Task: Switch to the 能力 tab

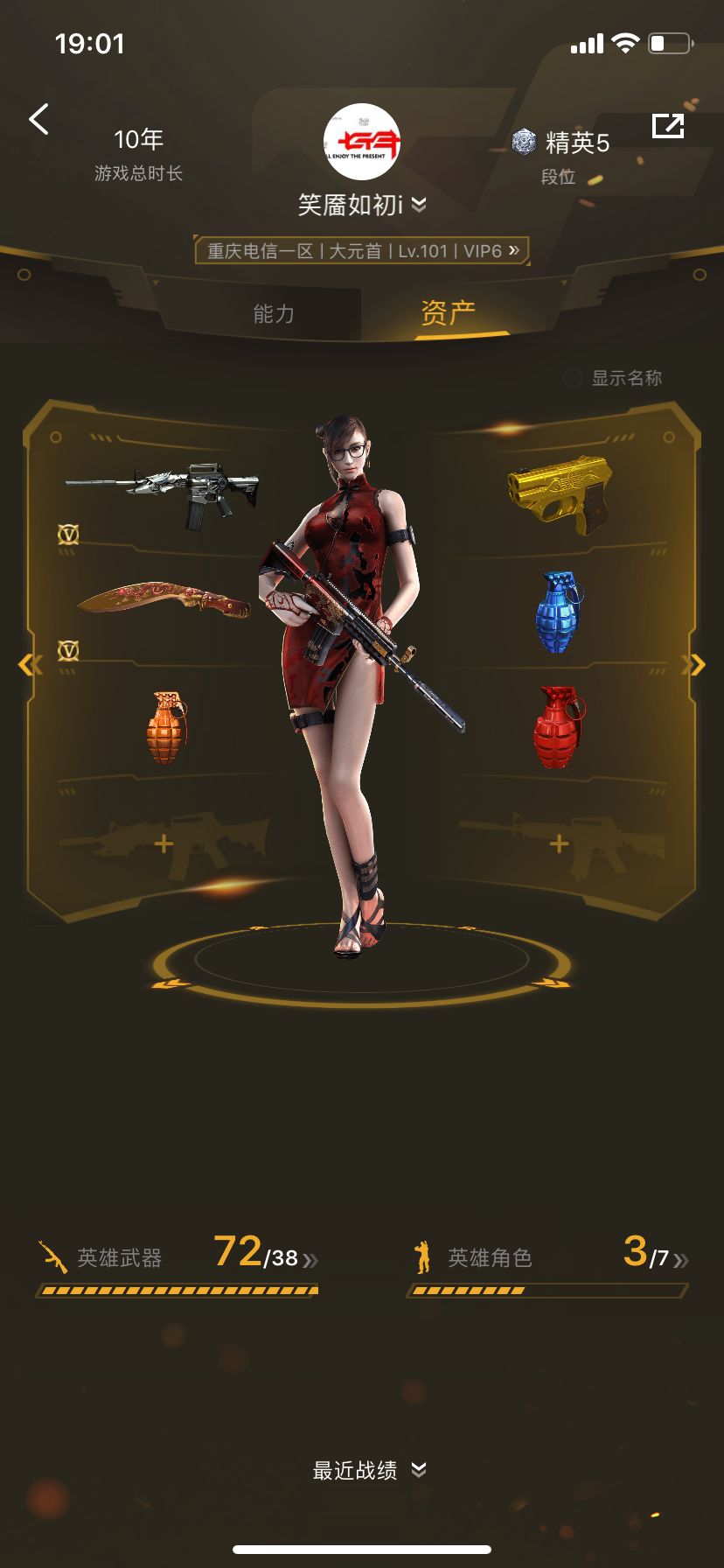Action: (x=274, y=314)
